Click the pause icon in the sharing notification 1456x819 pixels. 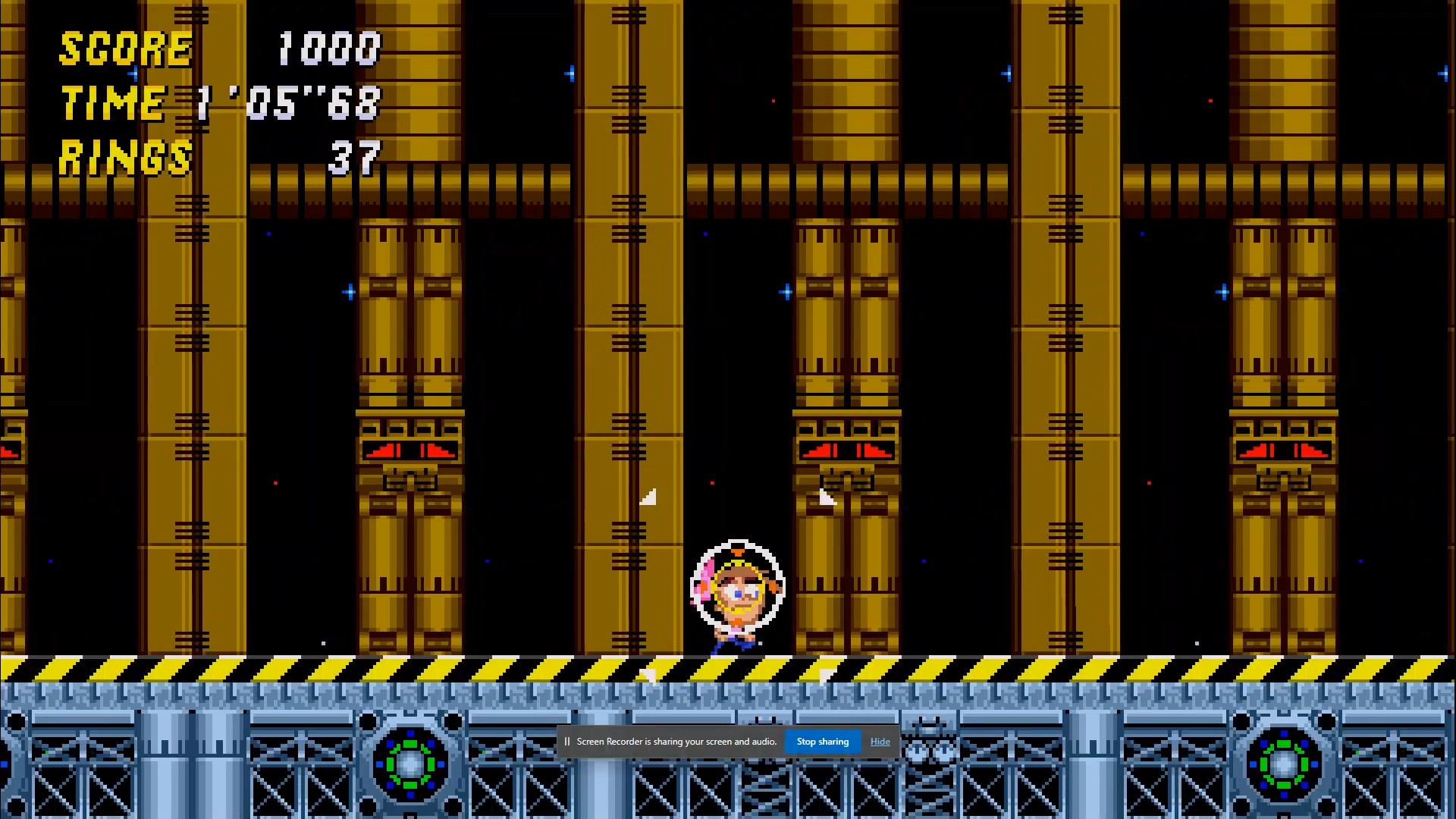point(567,741)
